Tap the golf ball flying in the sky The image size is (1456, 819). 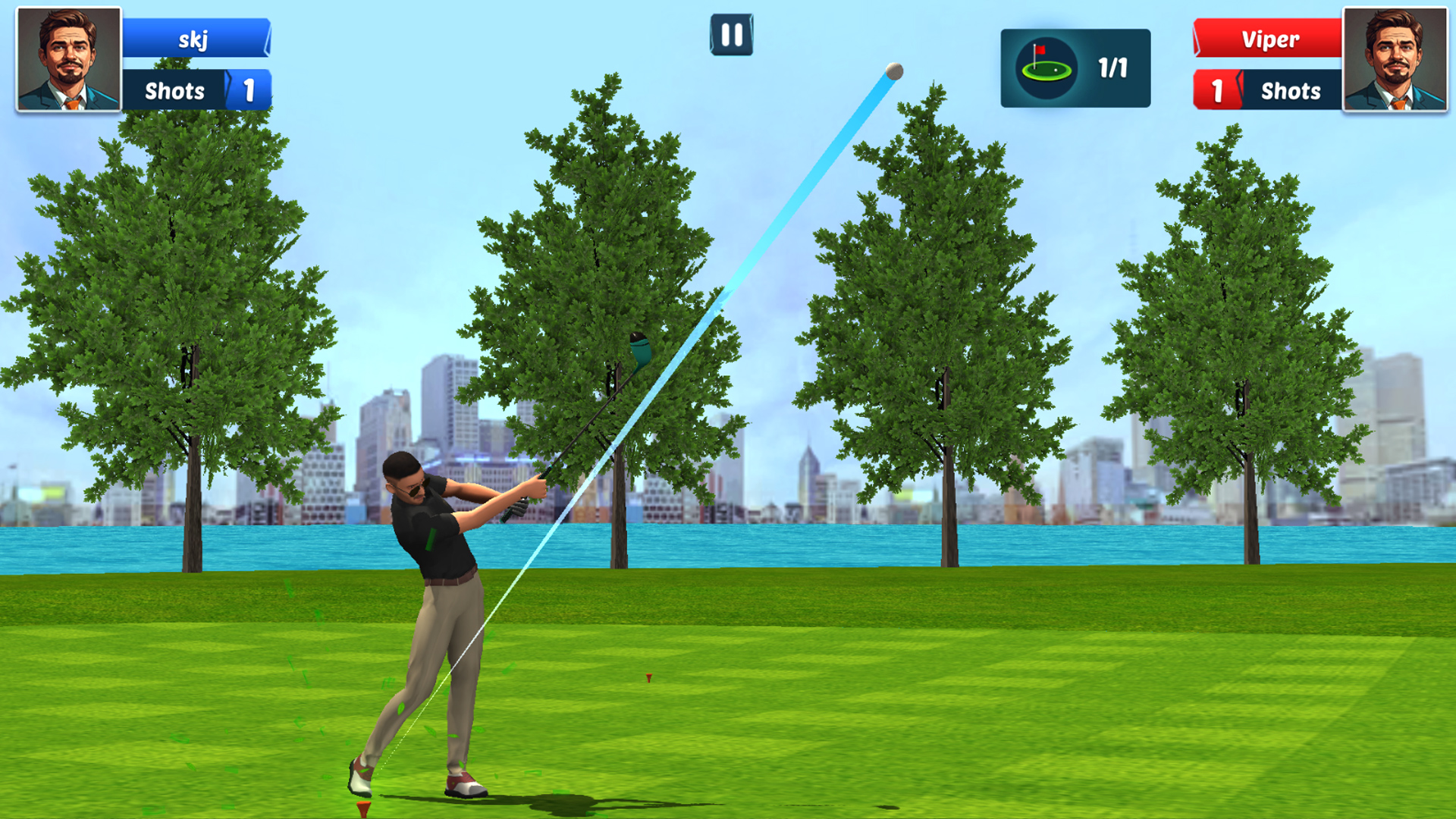893,72
